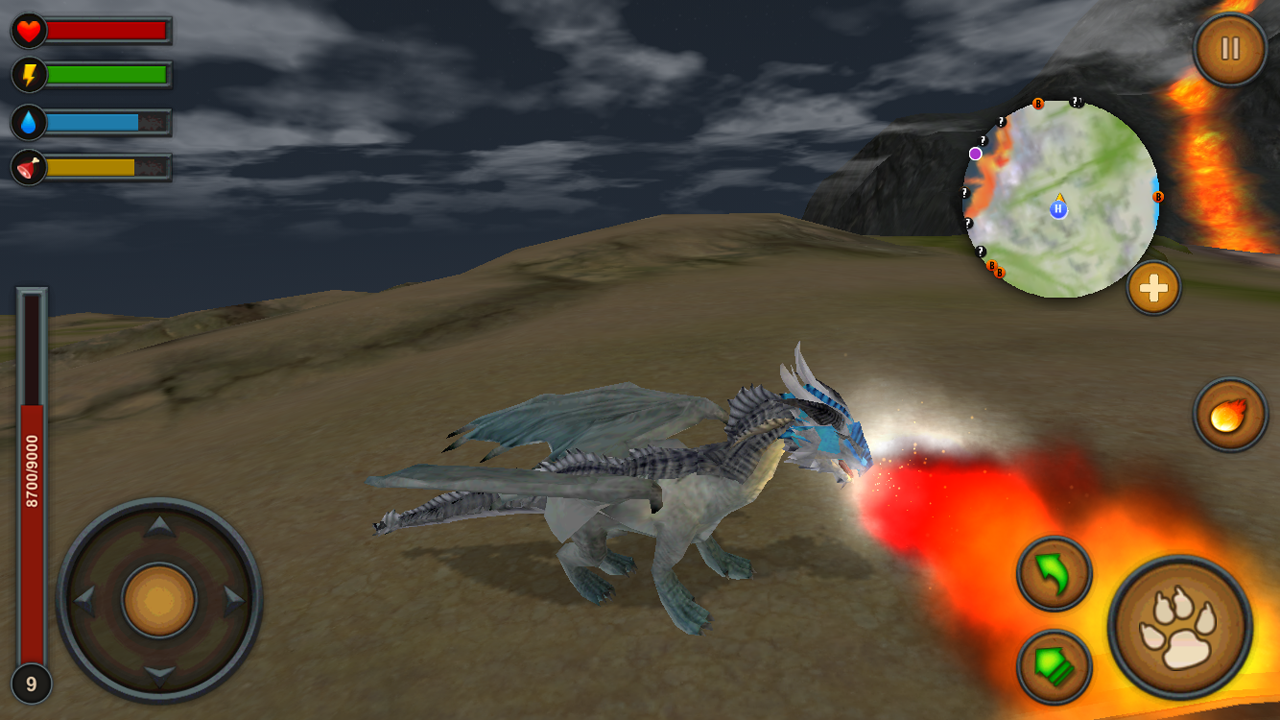Select the water droplet thirst icon

29,122
